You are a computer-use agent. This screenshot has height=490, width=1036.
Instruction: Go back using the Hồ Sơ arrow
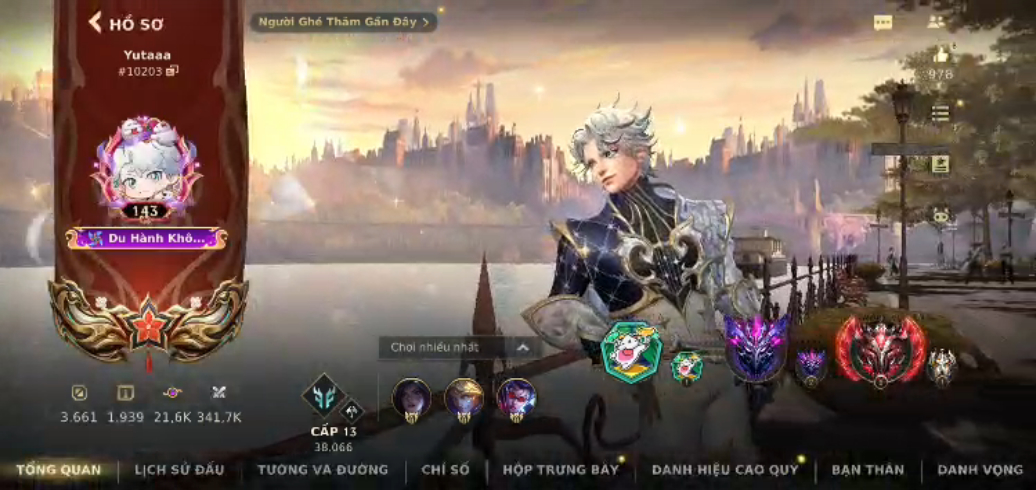tap(96, 22)
